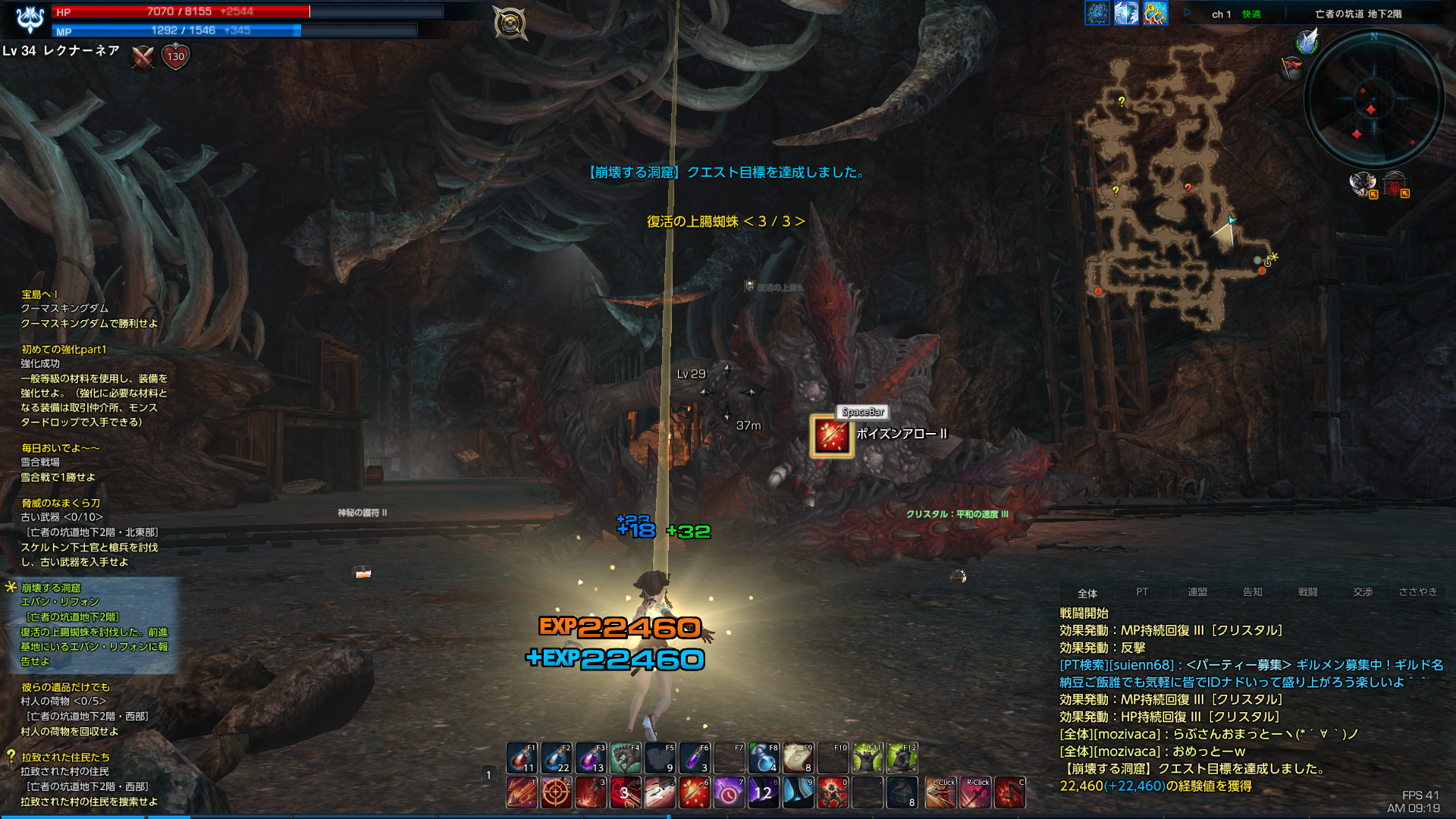Click the ポイズンアロー II combo skill prompt icon
This screenshot has width=1456, height=819.
tap(832, 436)
